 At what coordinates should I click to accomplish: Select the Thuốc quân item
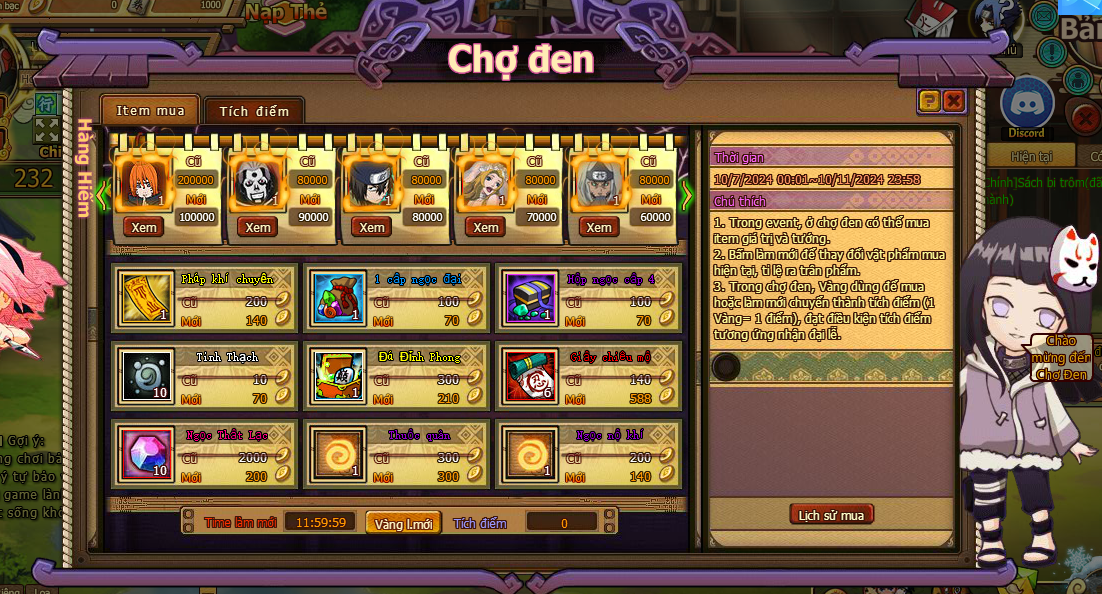tap(335, 453)
